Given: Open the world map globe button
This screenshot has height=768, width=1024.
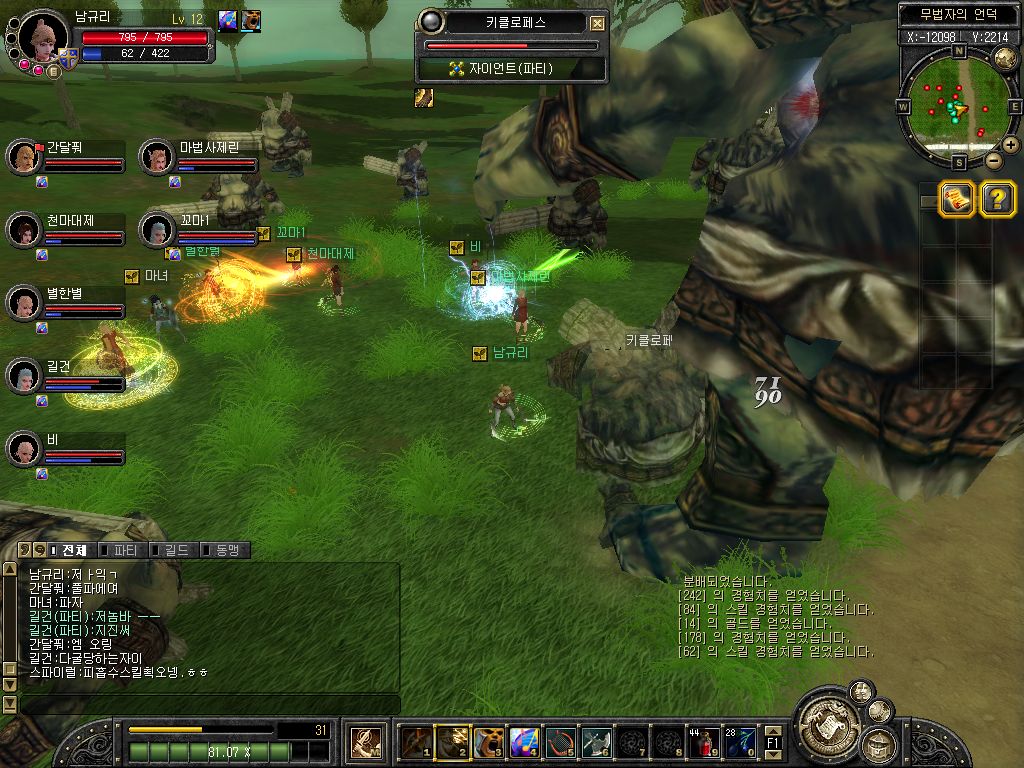Looking at the screenshot, I should (x=1005, y=58).
